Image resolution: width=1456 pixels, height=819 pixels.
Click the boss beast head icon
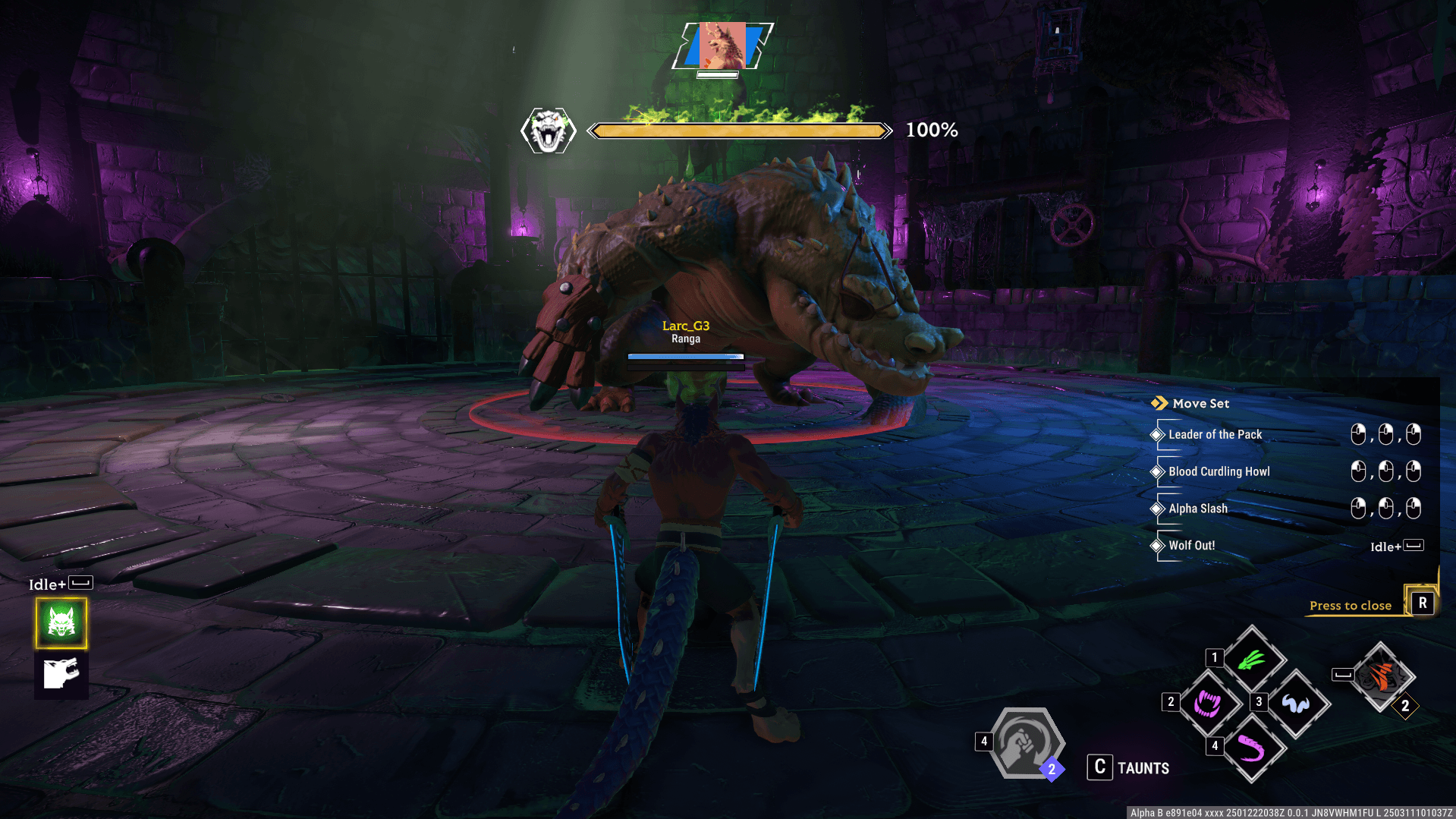(x=549, y=131)
